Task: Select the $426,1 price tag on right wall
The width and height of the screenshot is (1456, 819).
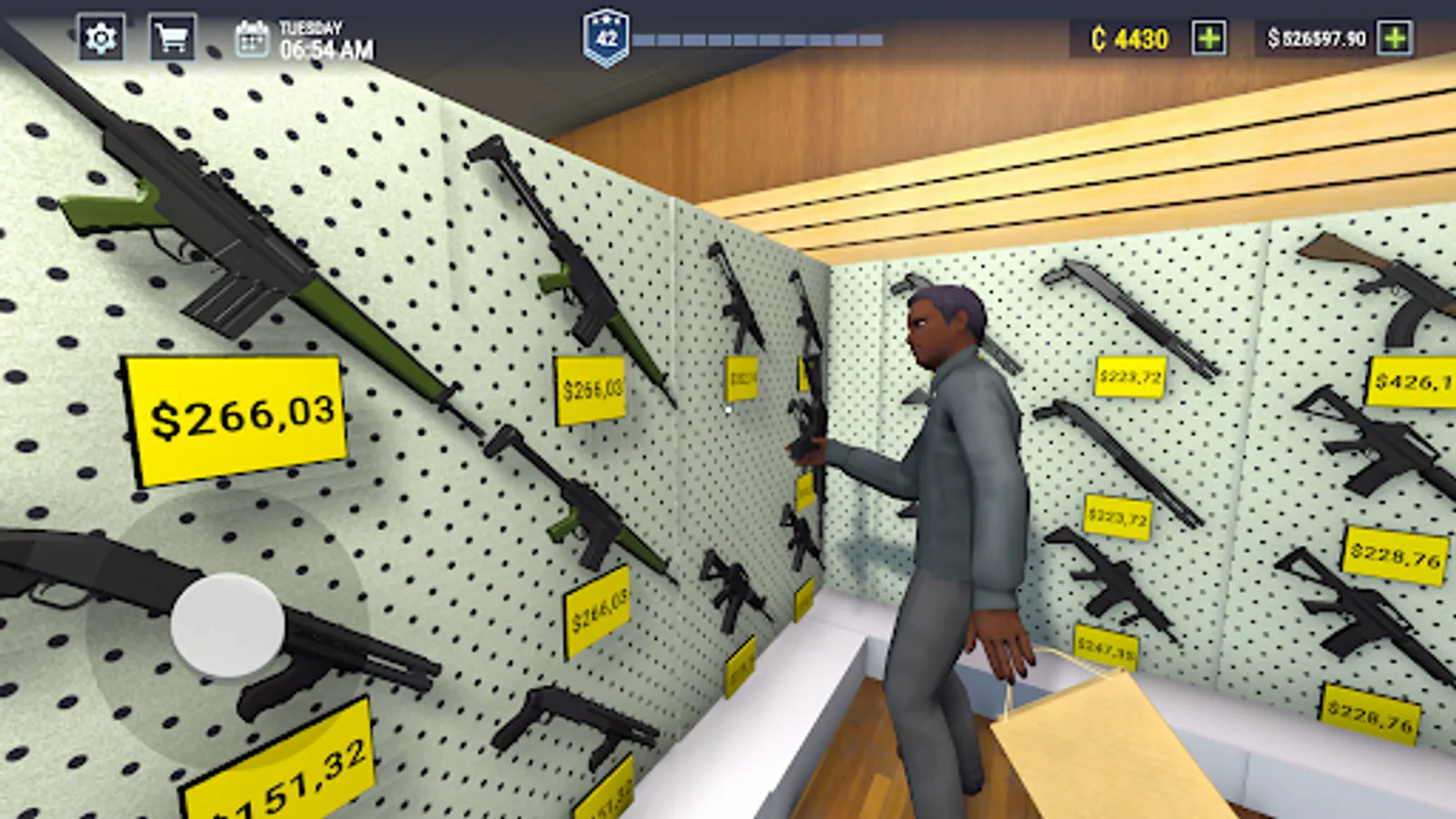Action: pos(1421,381)
